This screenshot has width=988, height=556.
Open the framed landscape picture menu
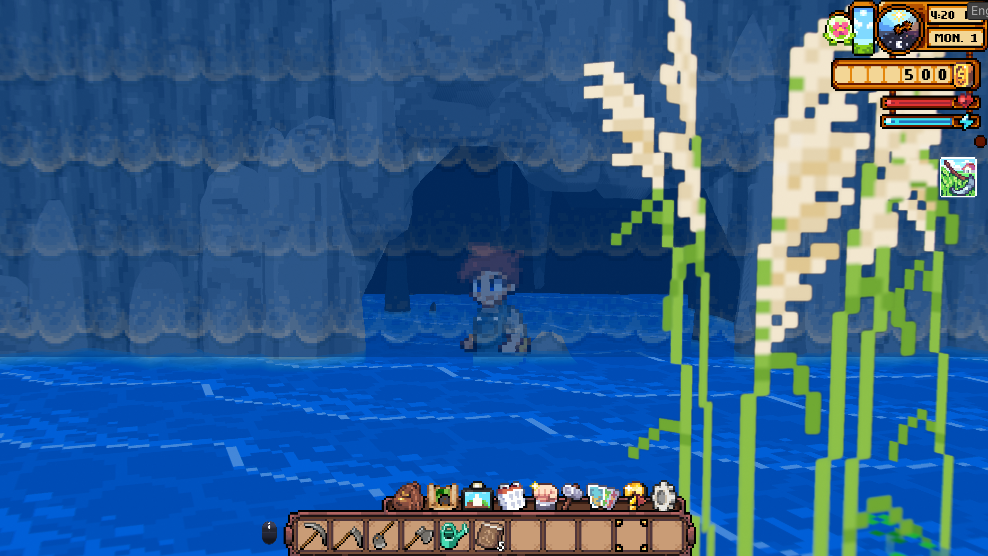(476, 496)
